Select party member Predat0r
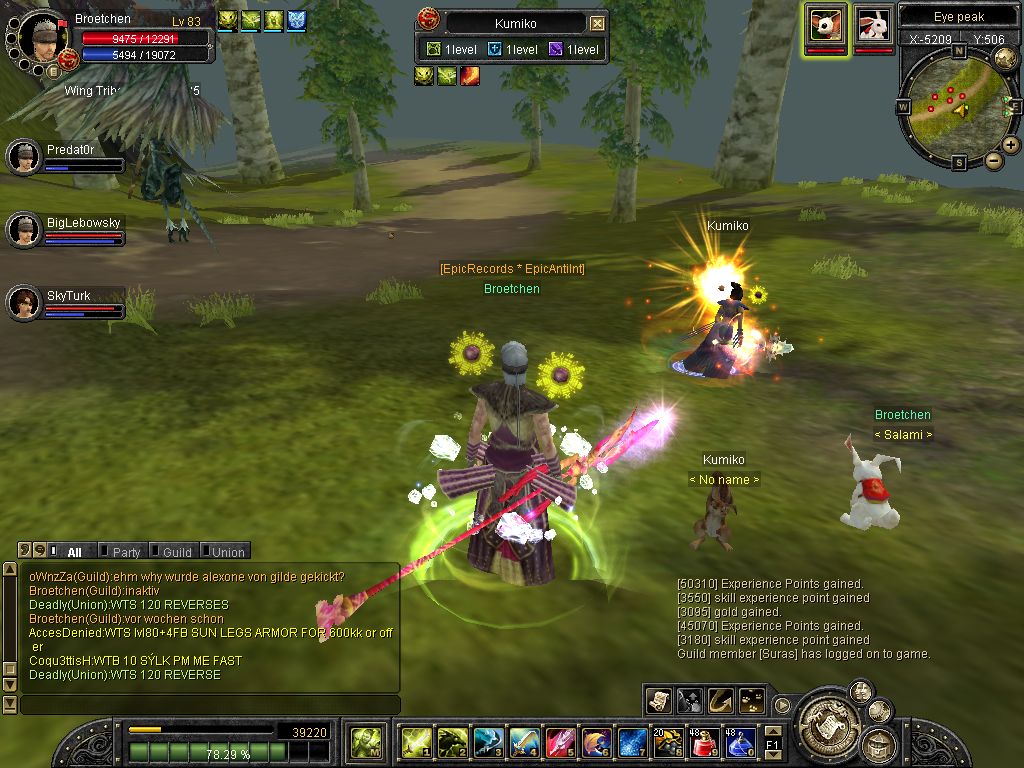This screenshot has height=768, width=1024. (23, 157)
